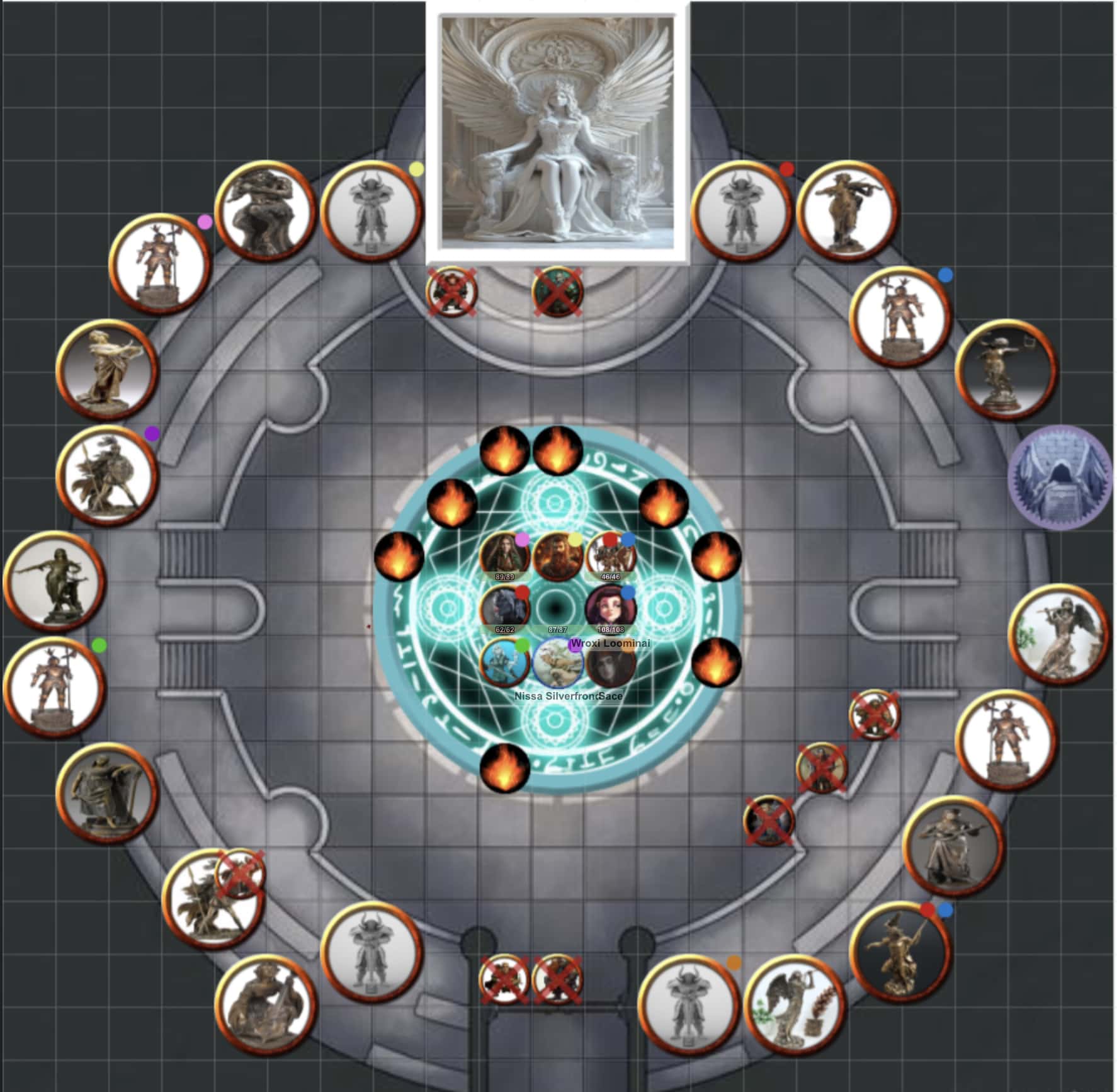Viewport: 1117px width, 1092px height.
Task: Pick the gray beast token showing 62/62
Action: click(504, 608)
